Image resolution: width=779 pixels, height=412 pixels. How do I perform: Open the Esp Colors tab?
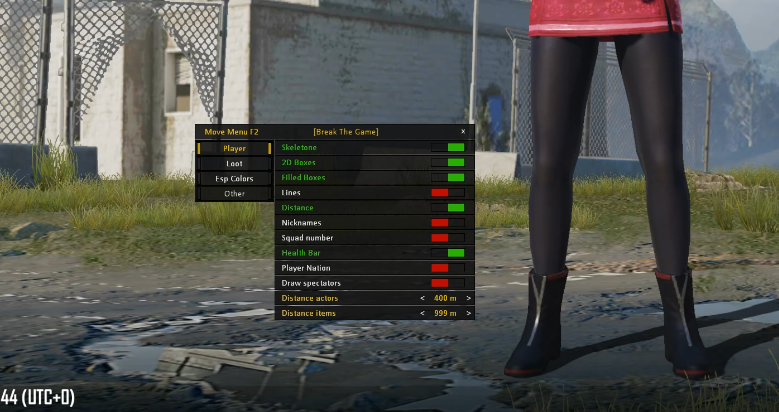tap(234, 178)
